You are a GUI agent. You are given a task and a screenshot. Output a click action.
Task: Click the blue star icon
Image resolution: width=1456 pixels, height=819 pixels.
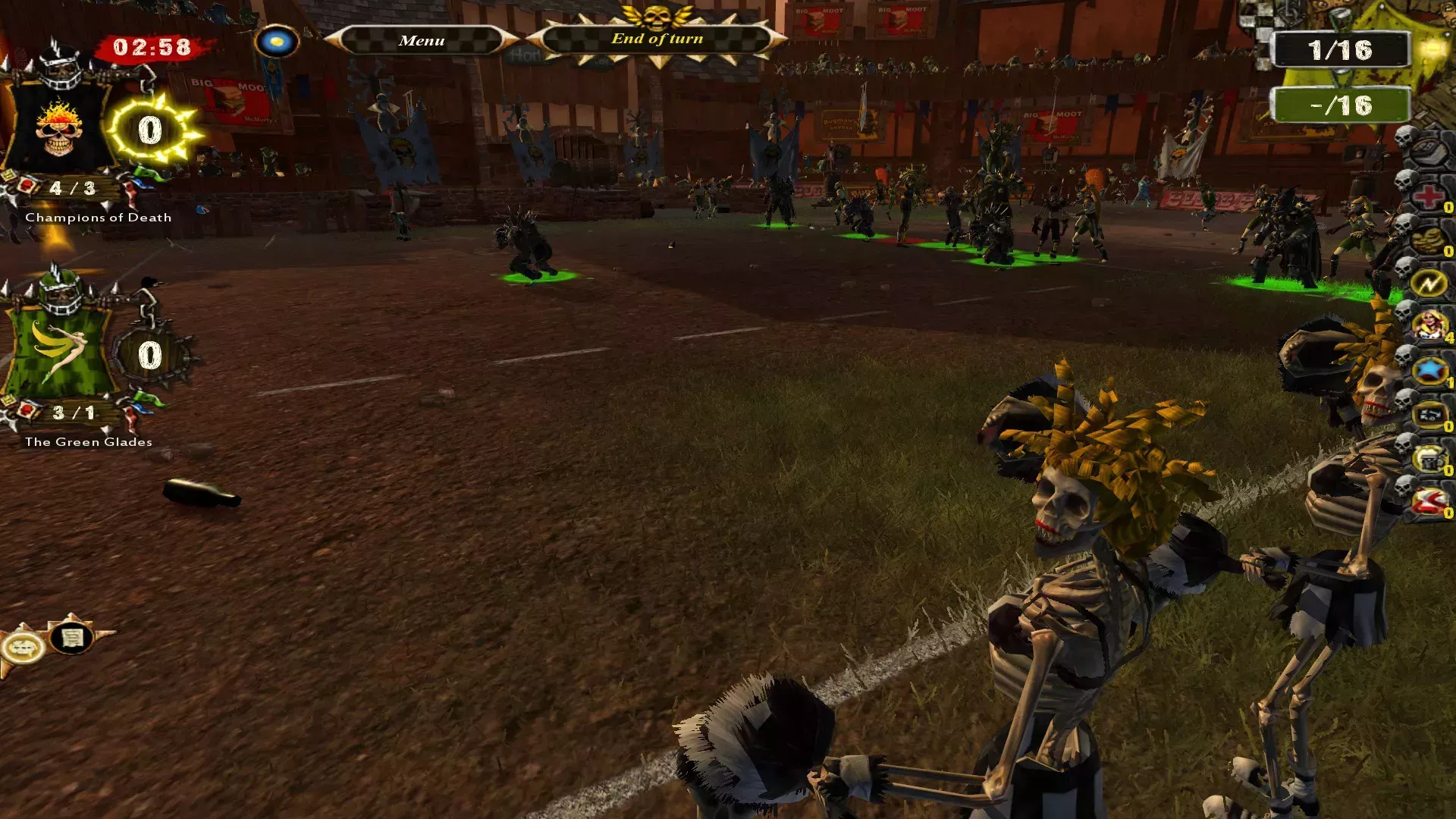(x=1429, y=371)
